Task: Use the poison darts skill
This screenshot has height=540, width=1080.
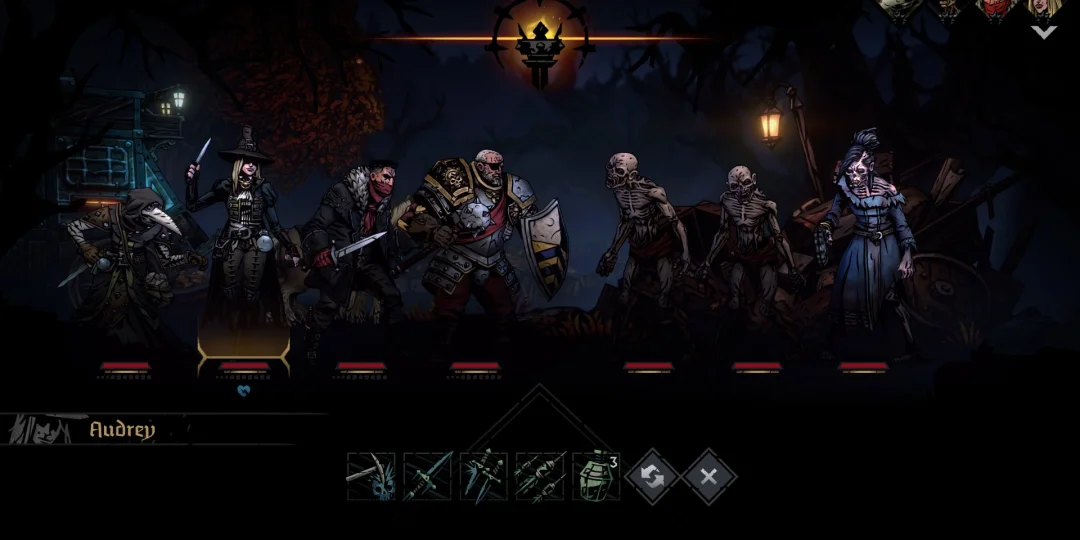Action: click(x=540, y=477)
